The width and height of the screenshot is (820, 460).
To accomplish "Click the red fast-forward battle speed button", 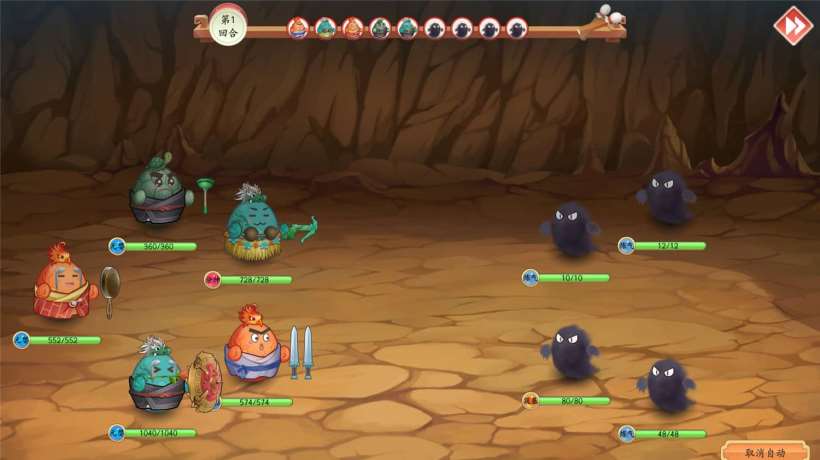I will (x=792, y=25).
